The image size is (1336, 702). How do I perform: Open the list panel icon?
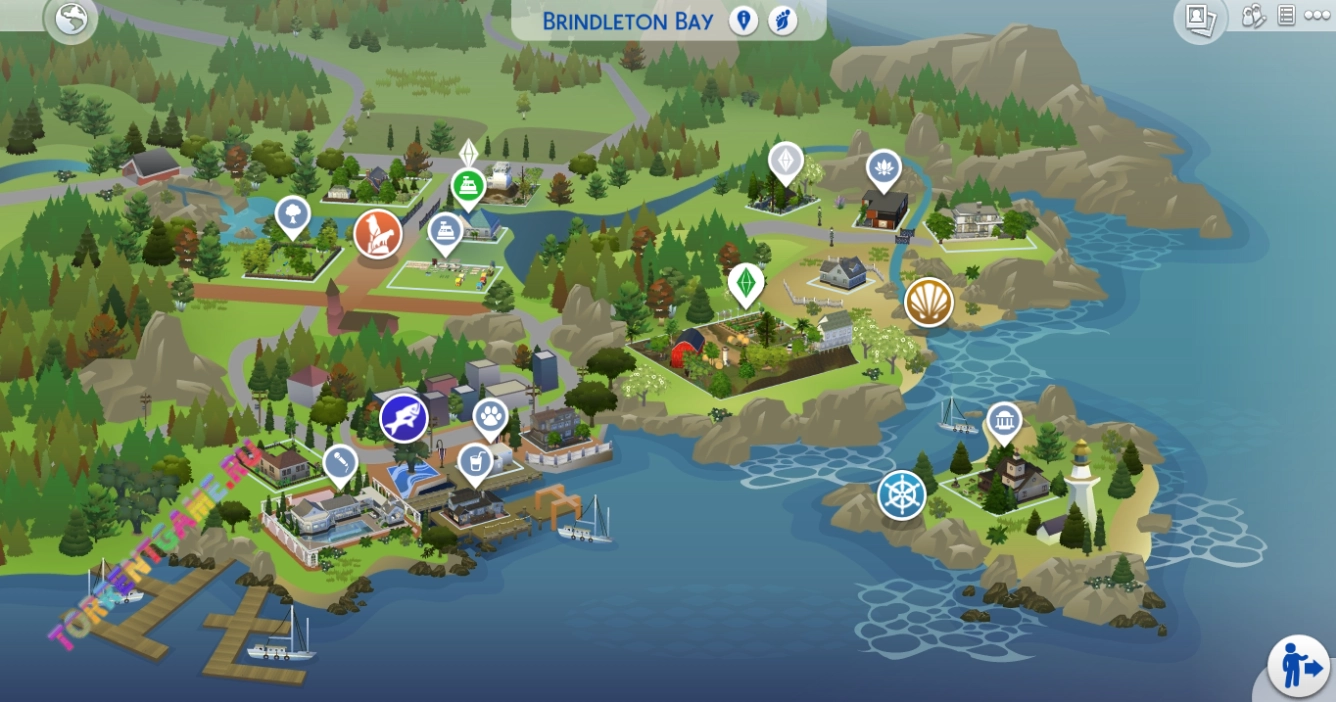(x=1286, y=16)
